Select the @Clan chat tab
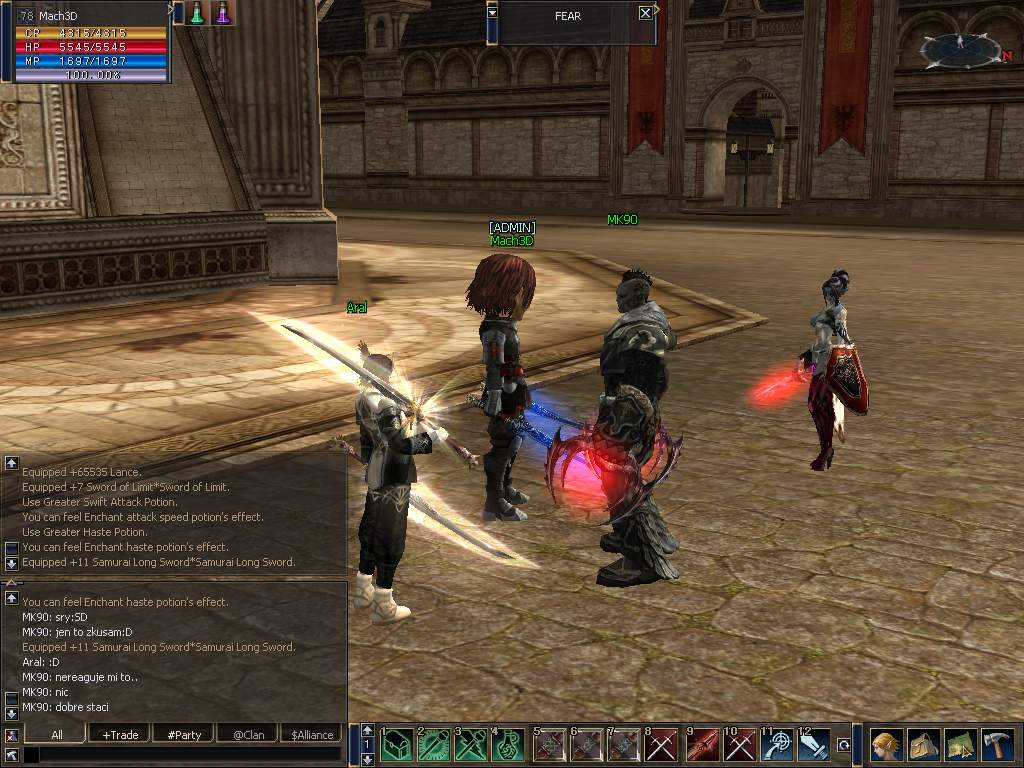The width and height of the screenshot is (1024, 768). [248, 734]
